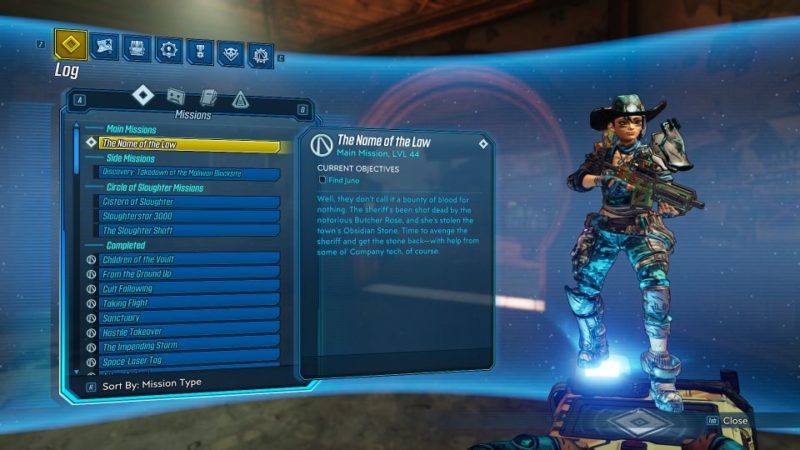Open the Guardian Rank medal tab

(201, 51)
